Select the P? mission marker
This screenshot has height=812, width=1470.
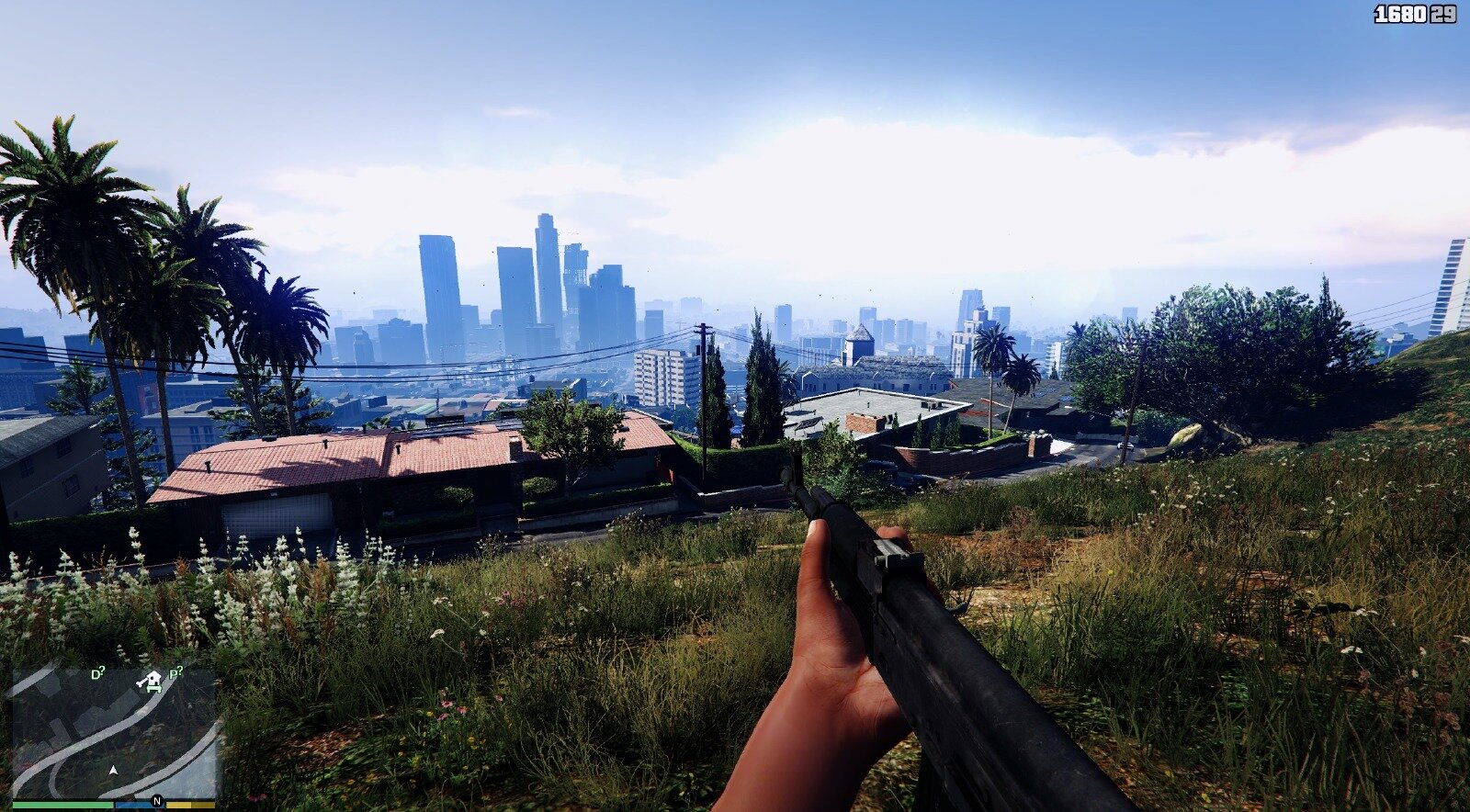point(175,672)
